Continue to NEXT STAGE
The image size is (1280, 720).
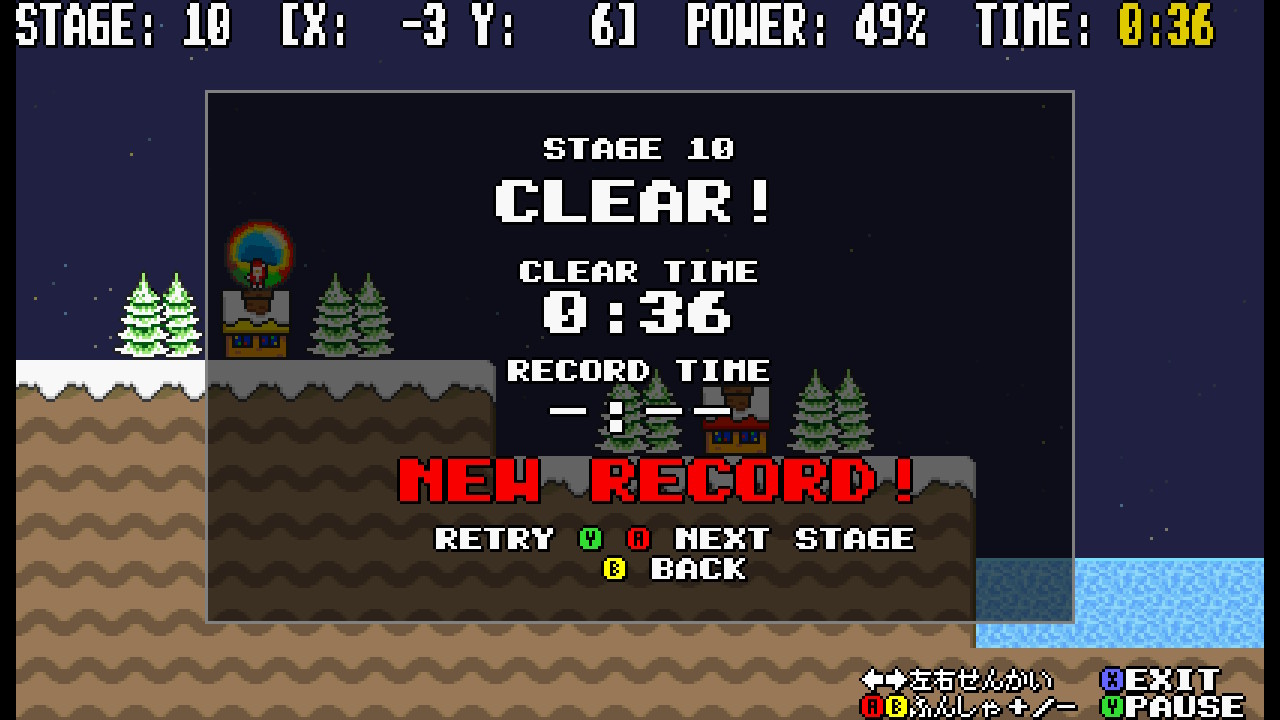pos(794,539)
